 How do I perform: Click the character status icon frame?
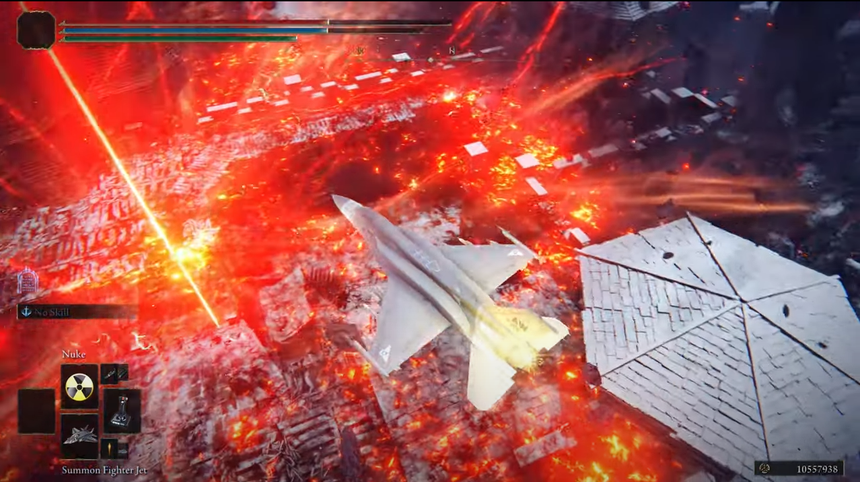36,30
